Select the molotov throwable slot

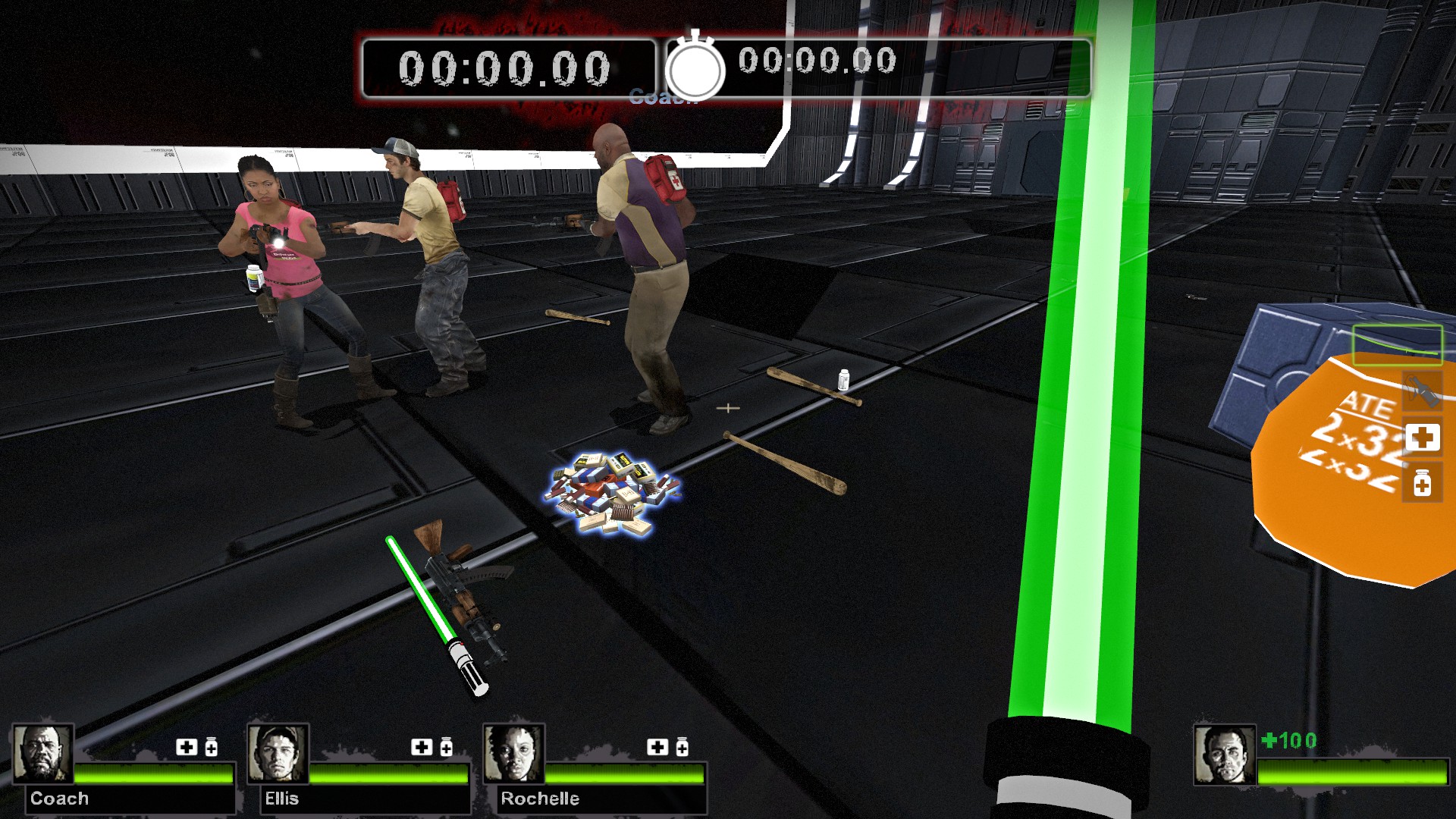[x=1422, y=392]
